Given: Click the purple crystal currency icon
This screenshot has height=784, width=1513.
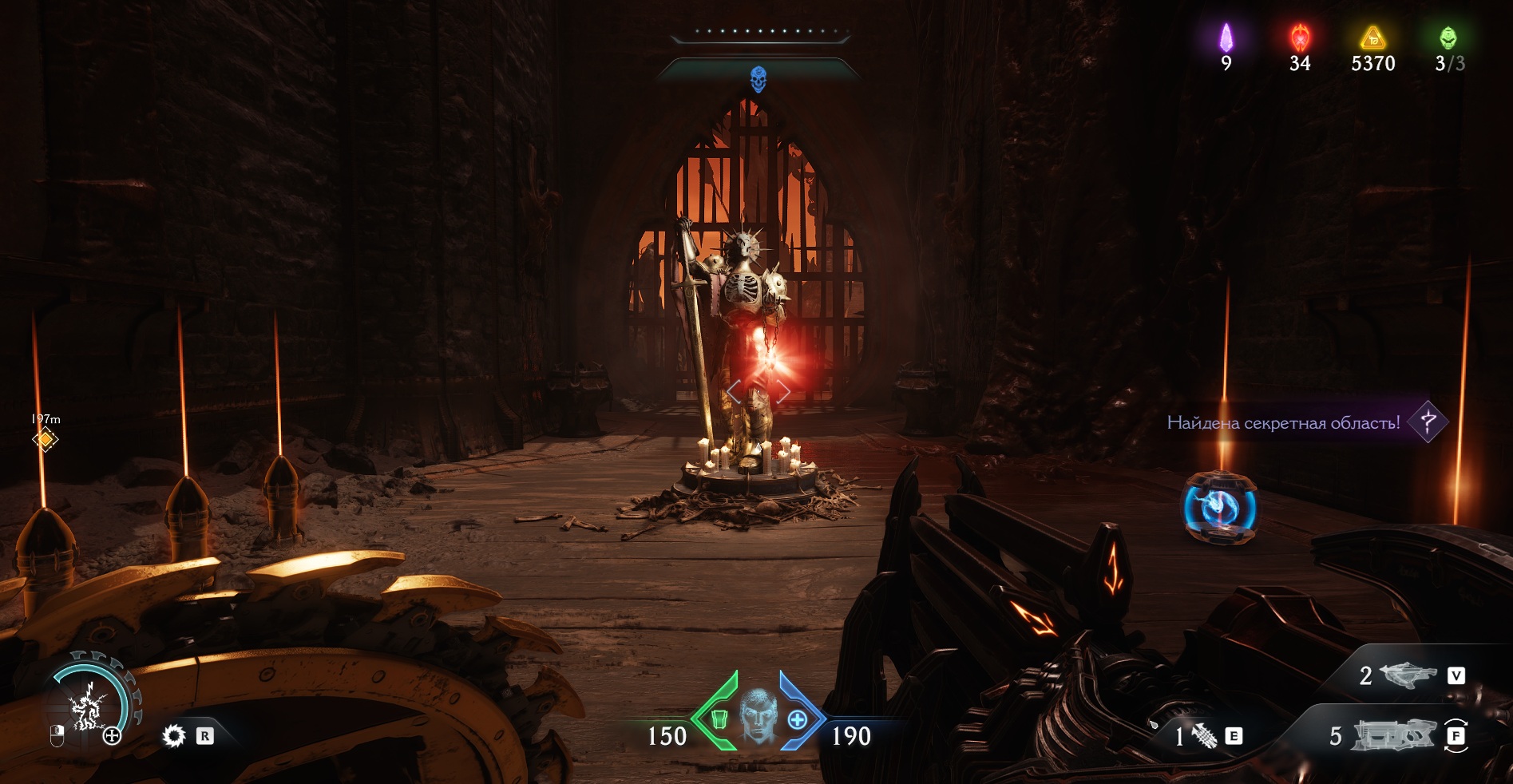Looking at the screenshot, I should [1226, 38].
